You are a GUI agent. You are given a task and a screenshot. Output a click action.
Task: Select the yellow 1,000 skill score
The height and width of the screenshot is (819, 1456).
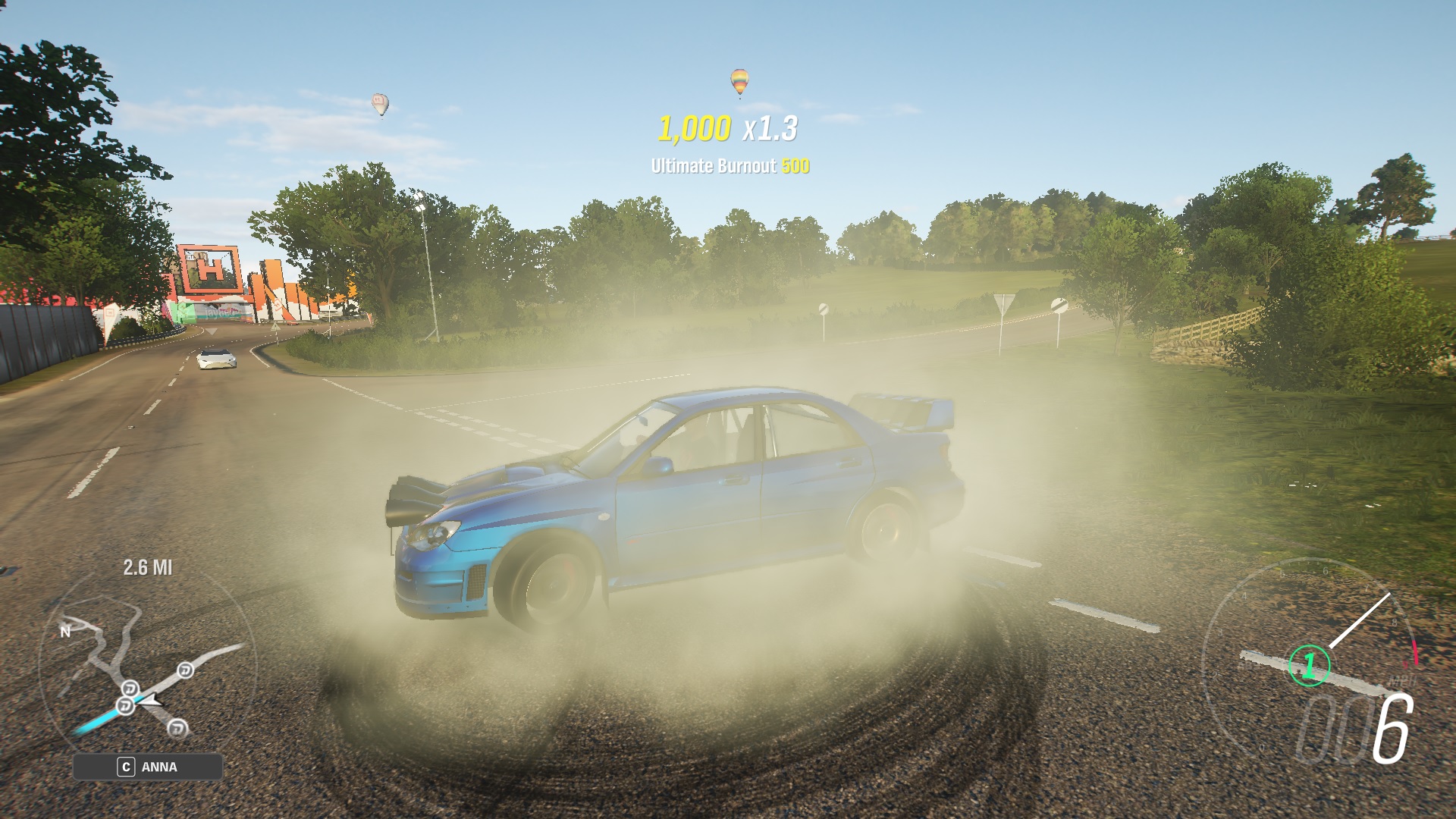tap(695, 129)
